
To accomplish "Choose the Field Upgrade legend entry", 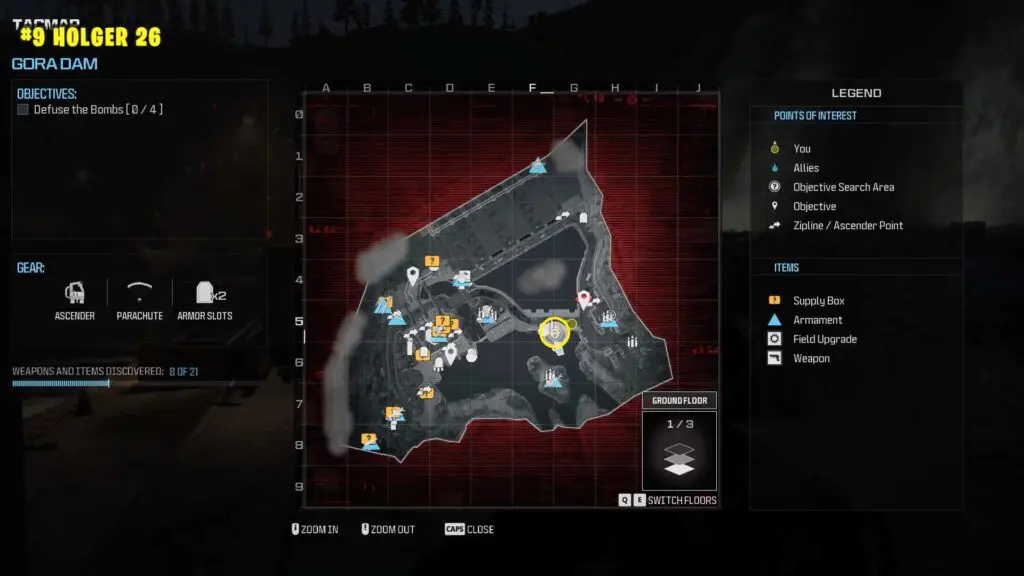I will pyautogui.click(x=824, y=339).
